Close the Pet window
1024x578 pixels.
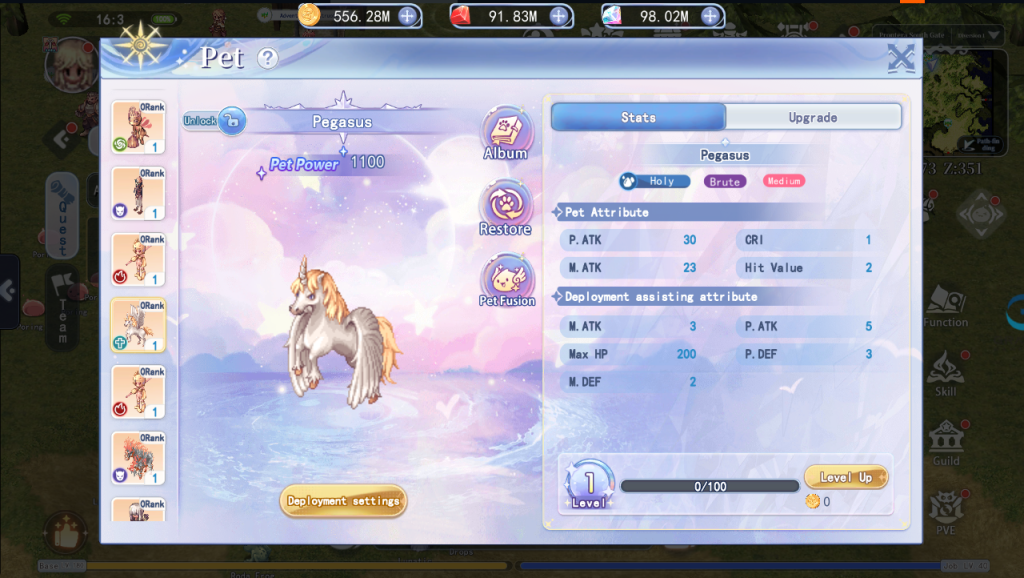pyautogui.click(x=901, y=58)
